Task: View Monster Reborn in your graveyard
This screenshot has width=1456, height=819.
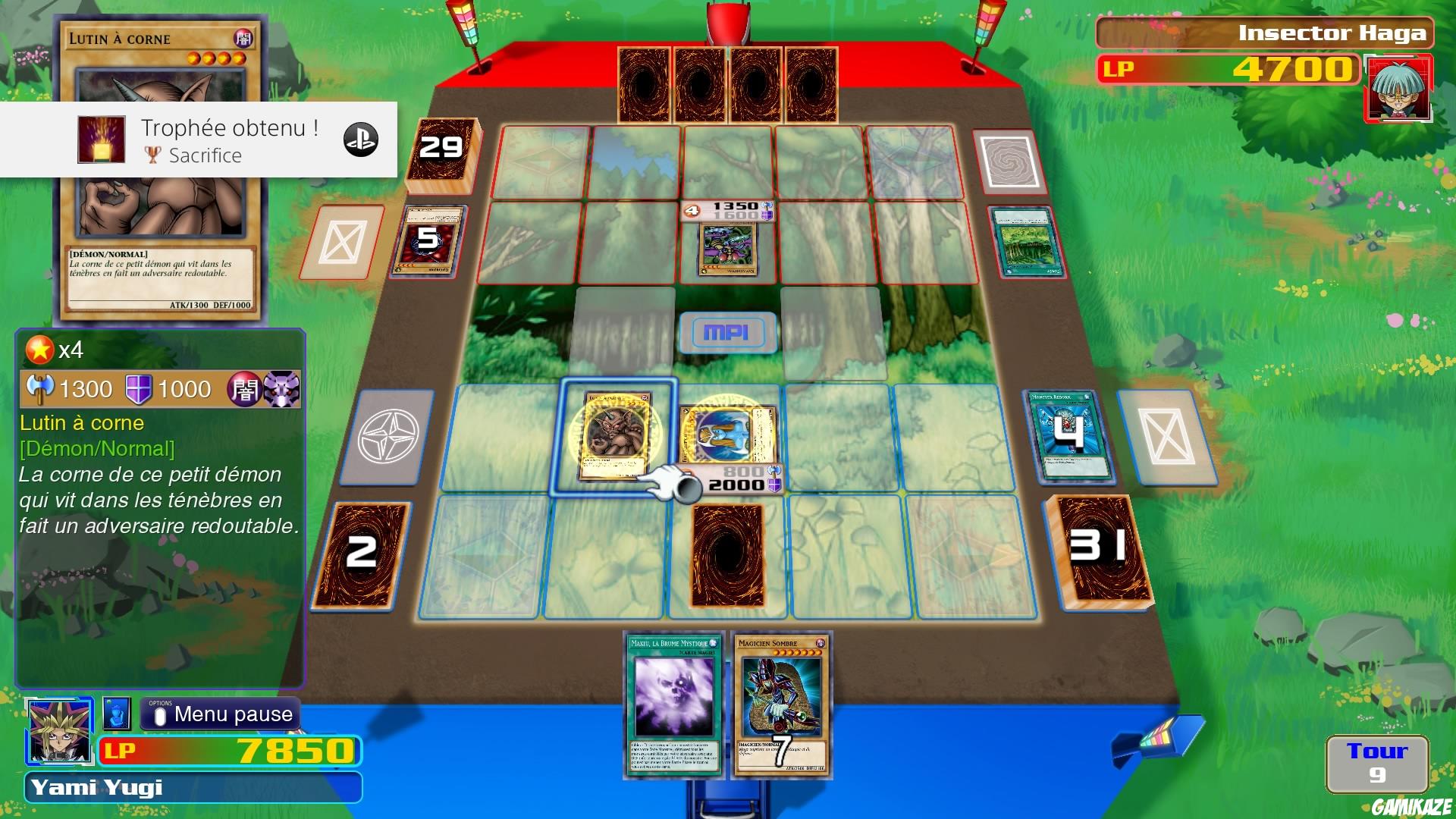Action: 1072,436
